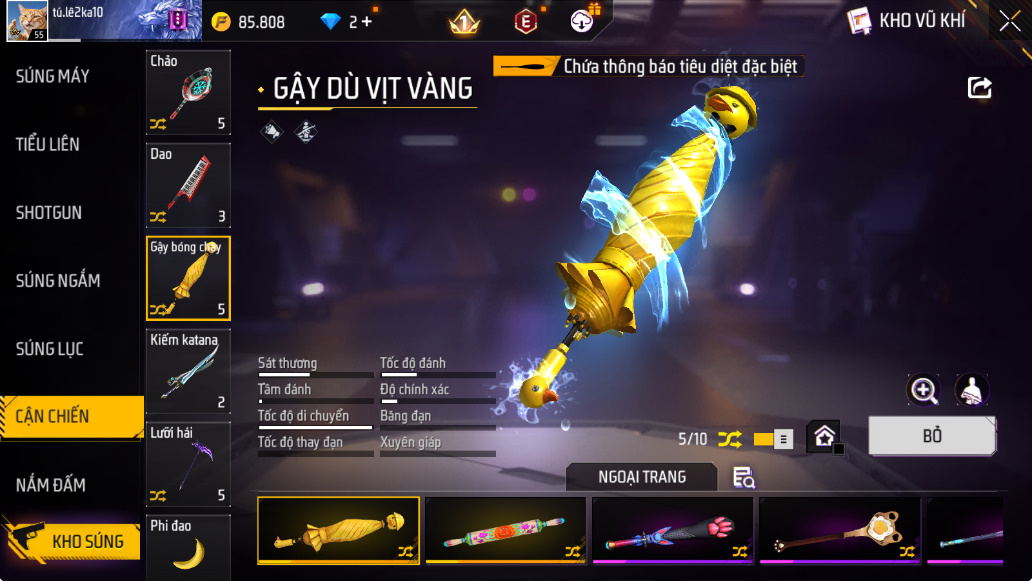Choose the Súng Ngắm category
The image size is (1032, 581).
click(58, 281)
